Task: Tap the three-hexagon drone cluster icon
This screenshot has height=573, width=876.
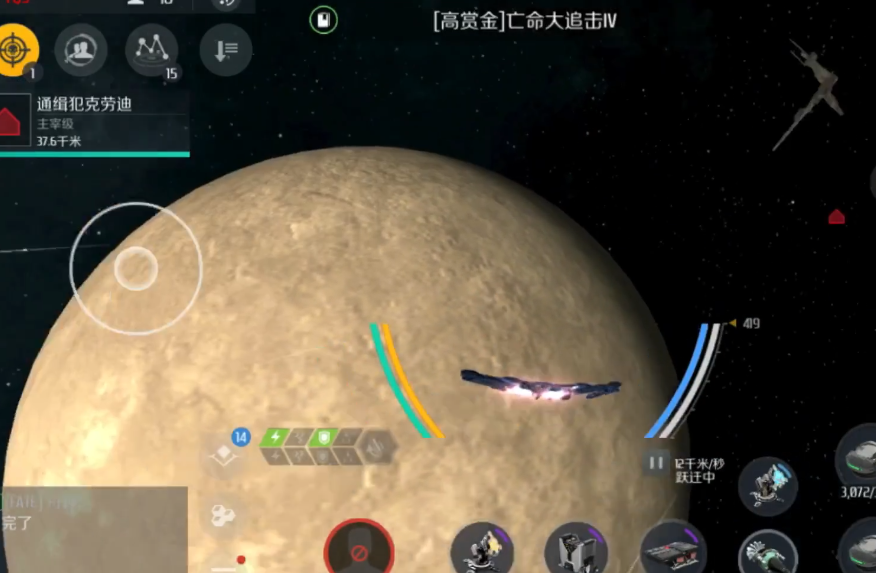Action: pyautogui.click(x=221, y=516)
